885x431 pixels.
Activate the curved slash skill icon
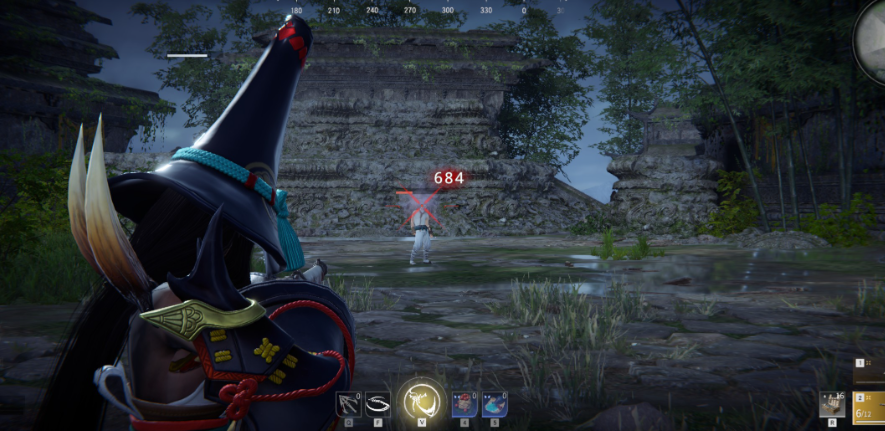(377, 403)
